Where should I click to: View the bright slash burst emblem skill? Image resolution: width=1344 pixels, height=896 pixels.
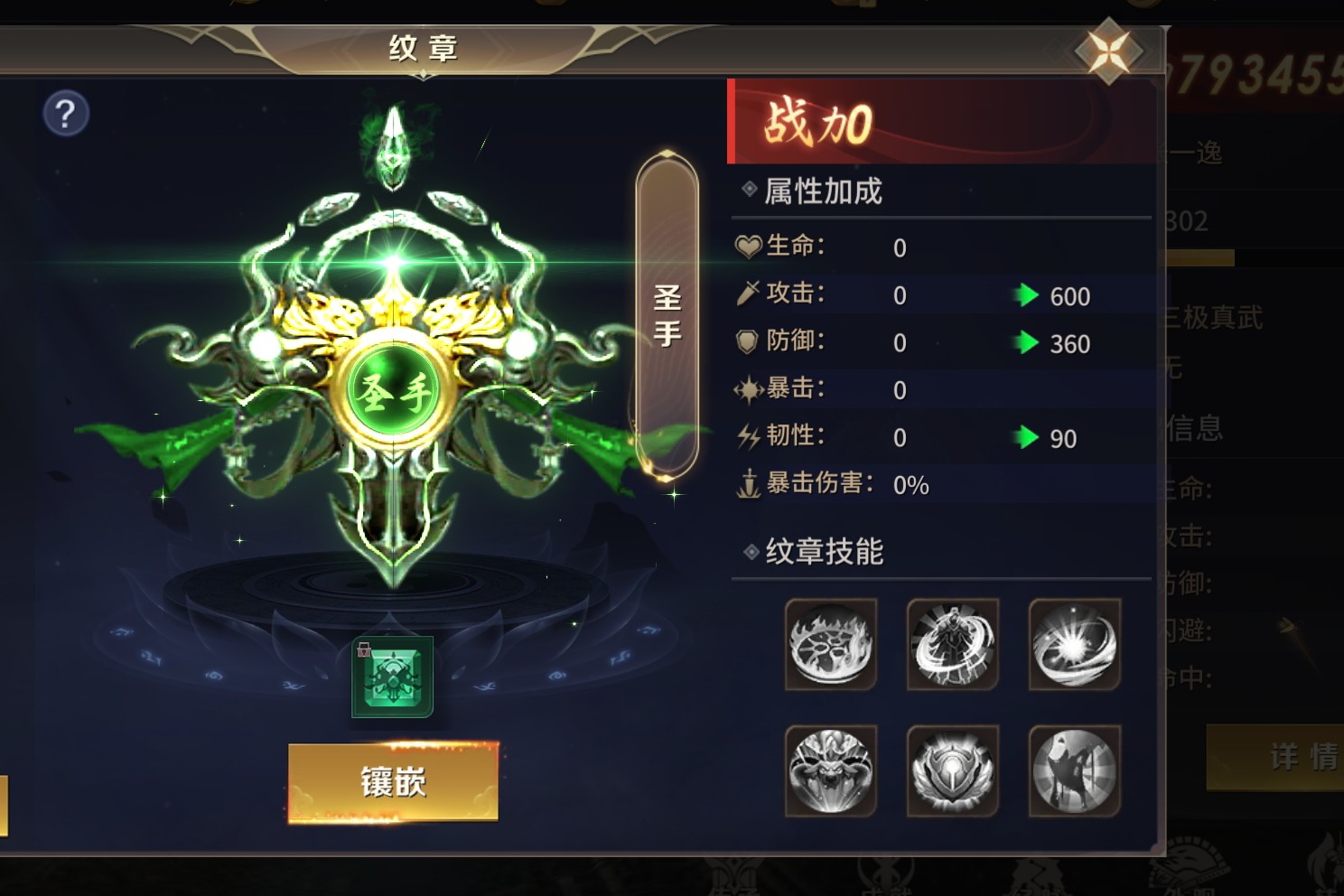(x=1075, y=644)
